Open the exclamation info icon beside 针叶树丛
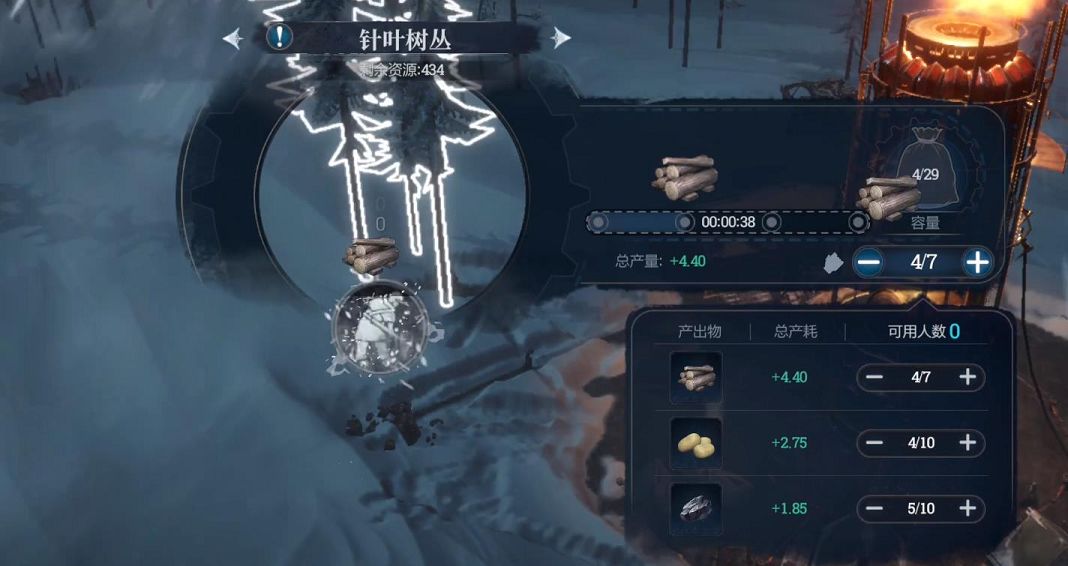 tap(281, 38)
